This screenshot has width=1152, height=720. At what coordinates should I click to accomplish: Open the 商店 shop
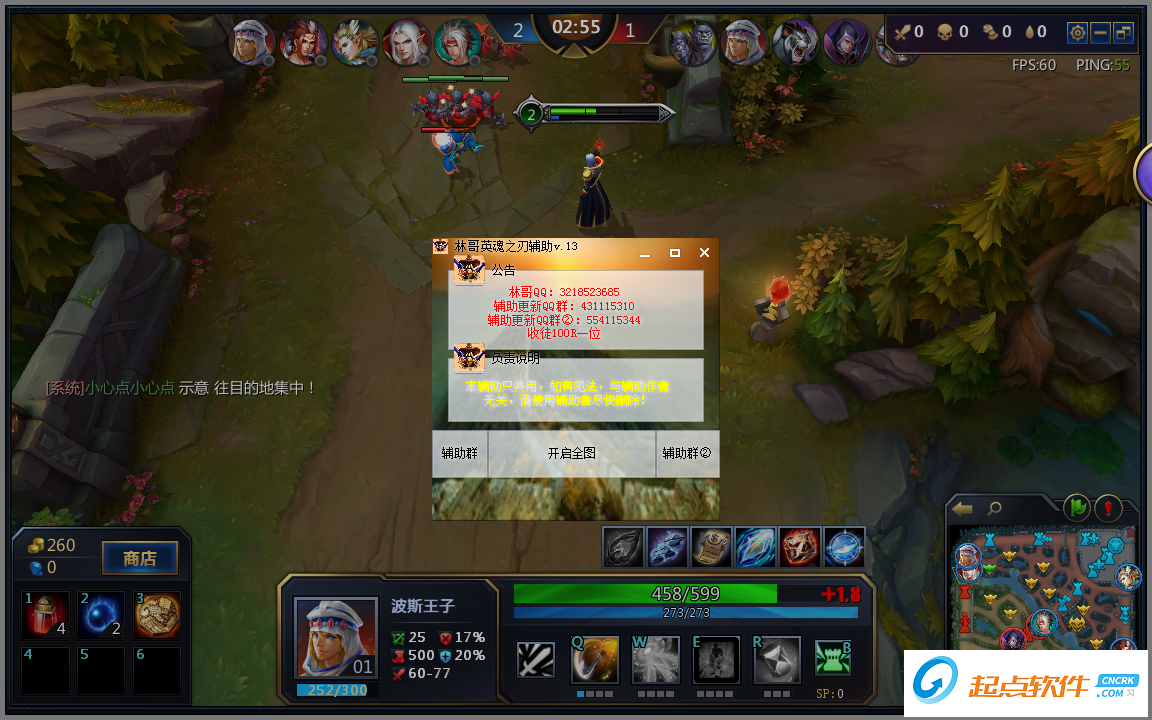pyautogui.click(x=140, y=558)
